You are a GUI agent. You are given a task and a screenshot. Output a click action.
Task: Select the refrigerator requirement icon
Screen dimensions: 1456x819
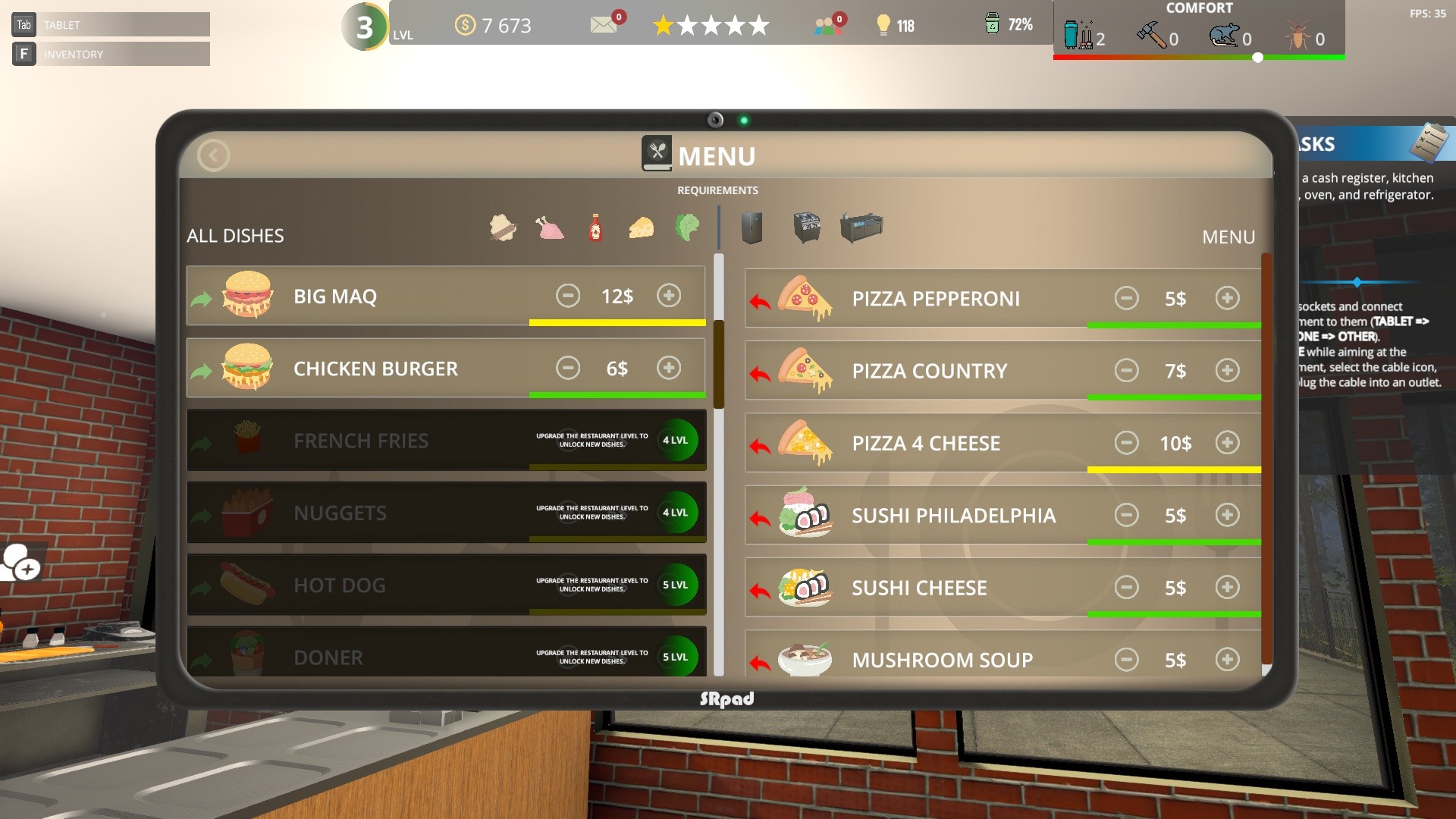click(751, 227)
